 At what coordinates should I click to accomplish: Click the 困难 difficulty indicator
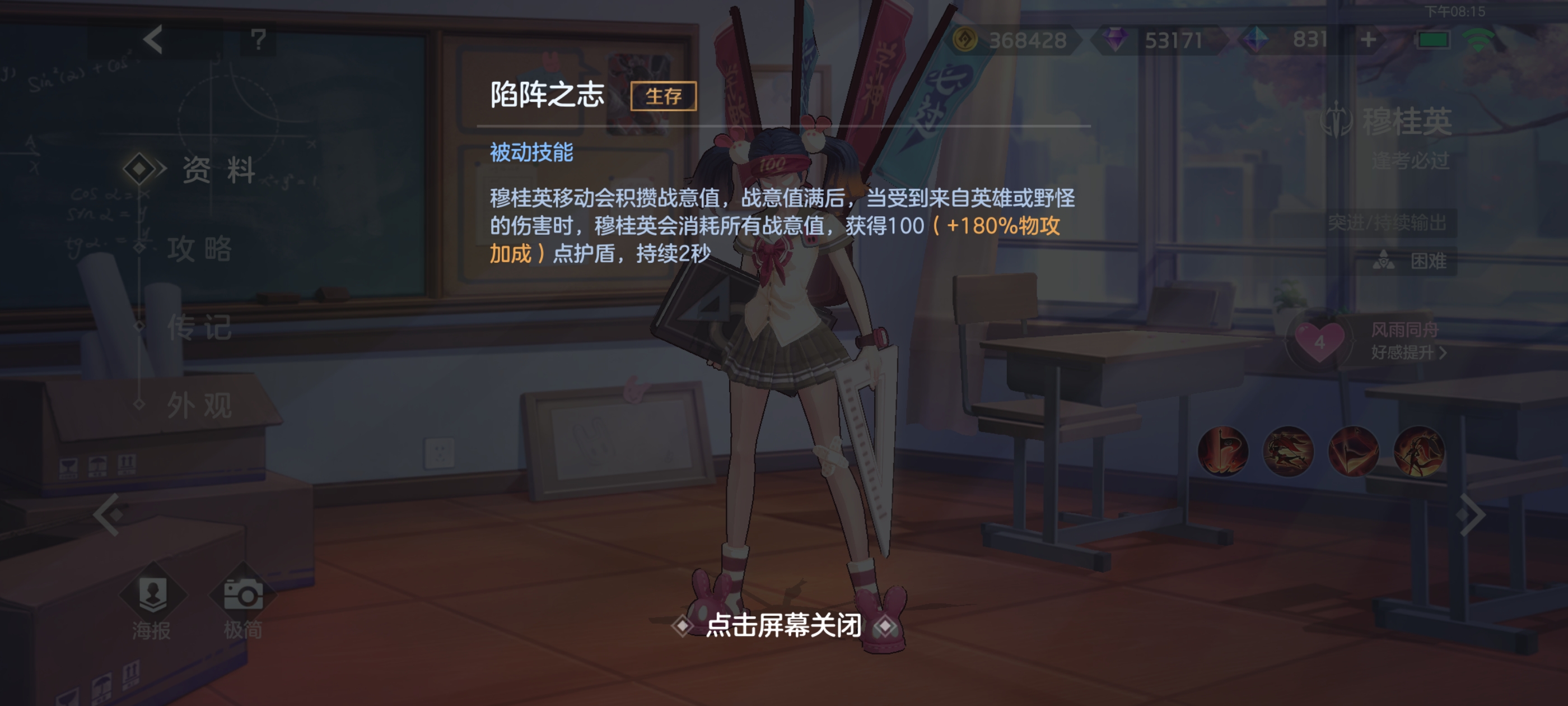pyautogui.click(x=1418, y=262)
